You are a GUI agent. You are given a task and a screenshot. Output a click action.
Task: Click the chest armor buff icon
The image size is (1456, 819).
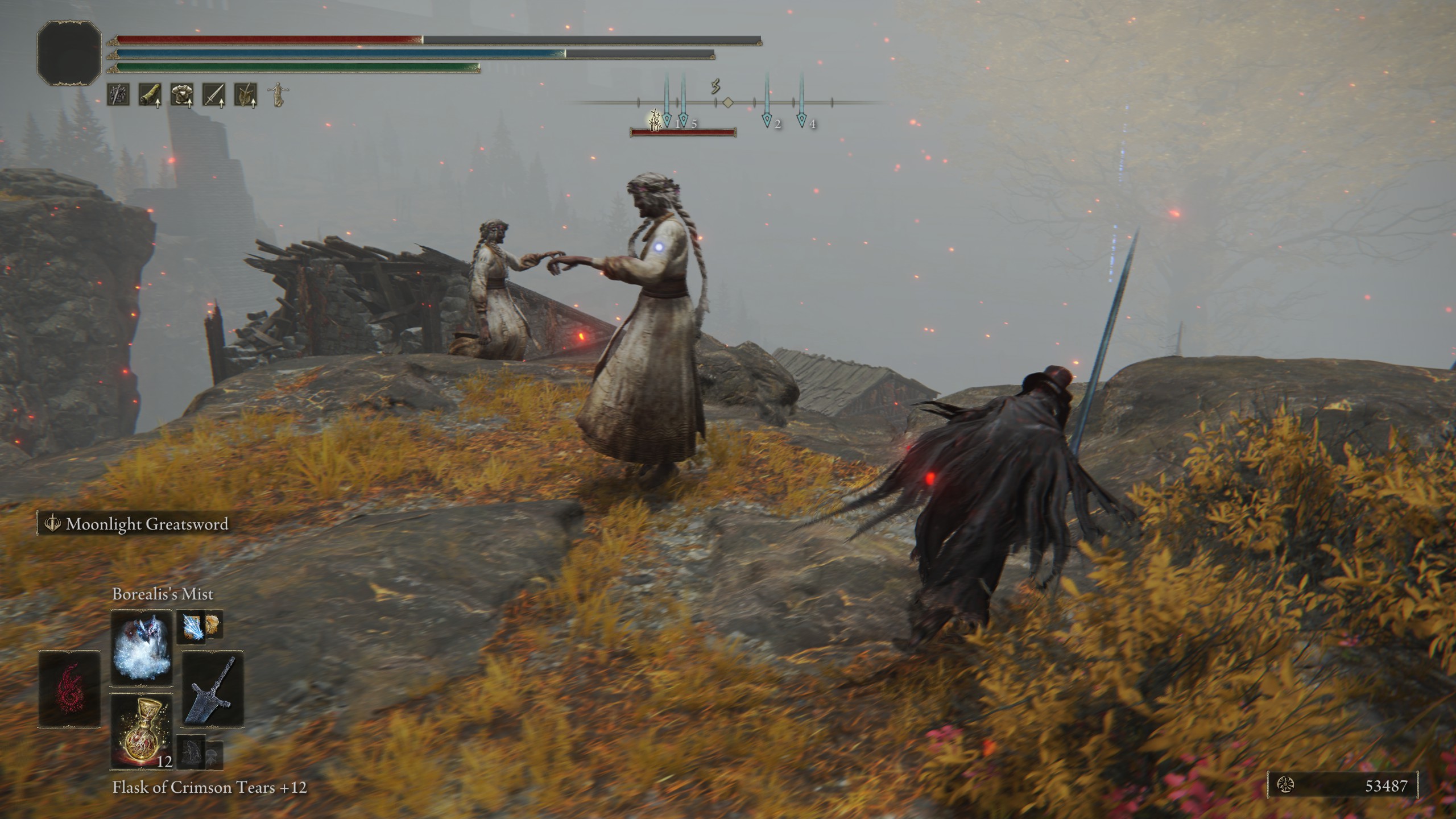(x=183, y=94)
